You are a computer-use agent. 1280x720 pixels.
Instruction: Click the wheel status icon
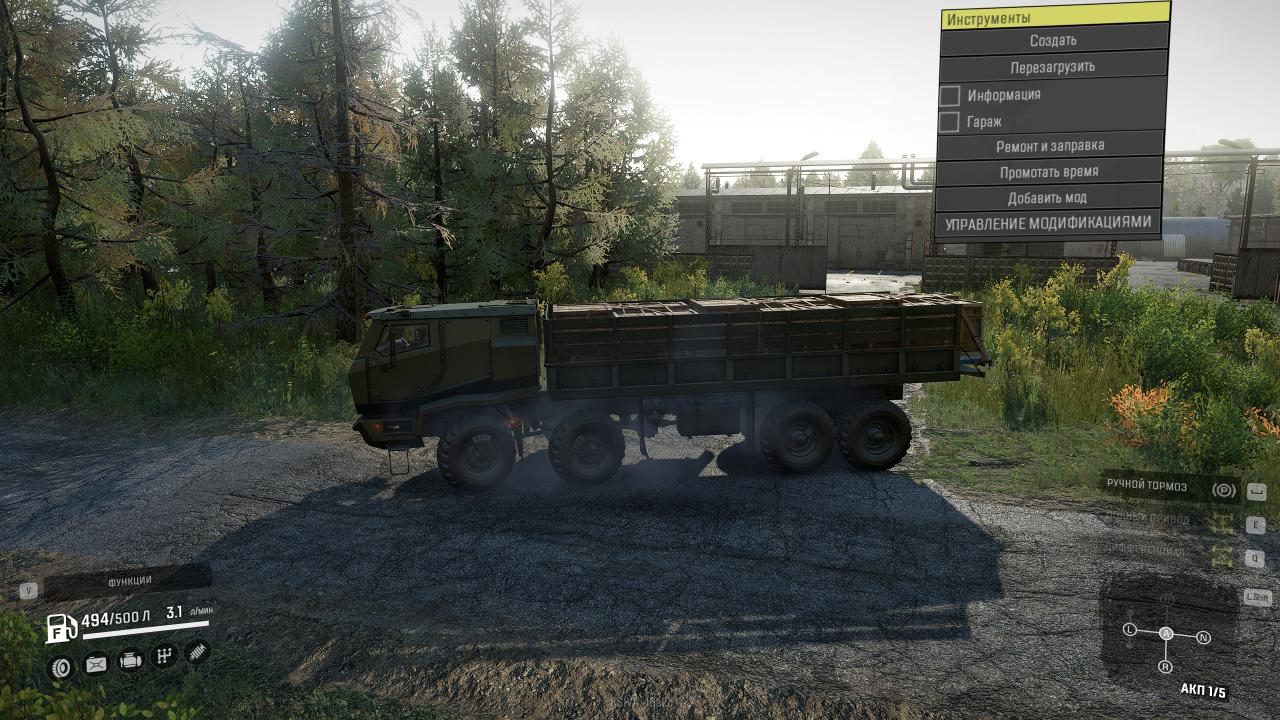(x=62, y=666)
